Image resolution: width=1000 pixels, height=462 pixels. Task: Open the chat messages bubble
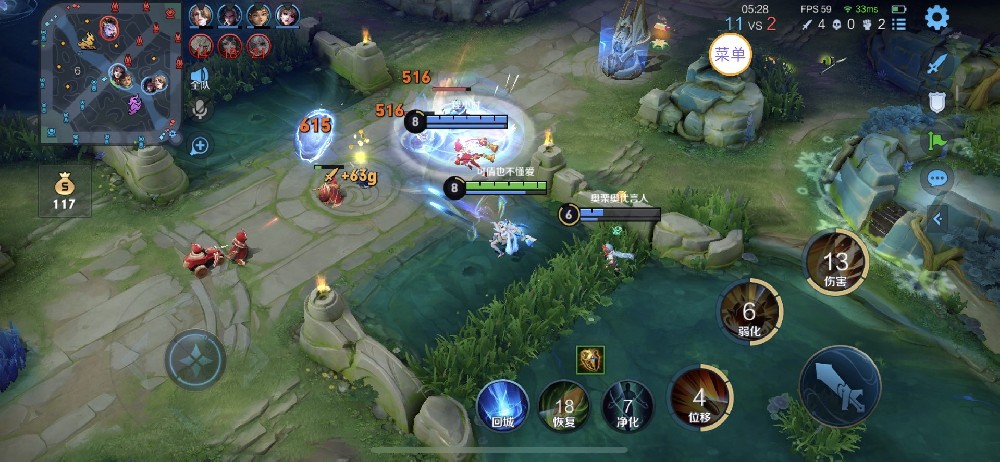click(x=937, y=180)
